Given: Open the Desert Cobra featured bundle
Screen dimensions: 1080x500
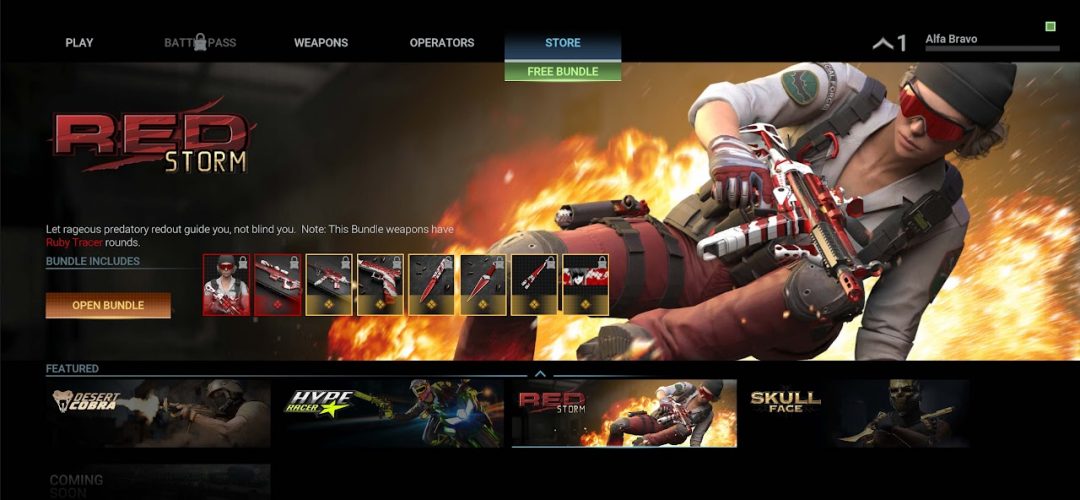Looking at the screenshot, I should (x=158, y=413).
